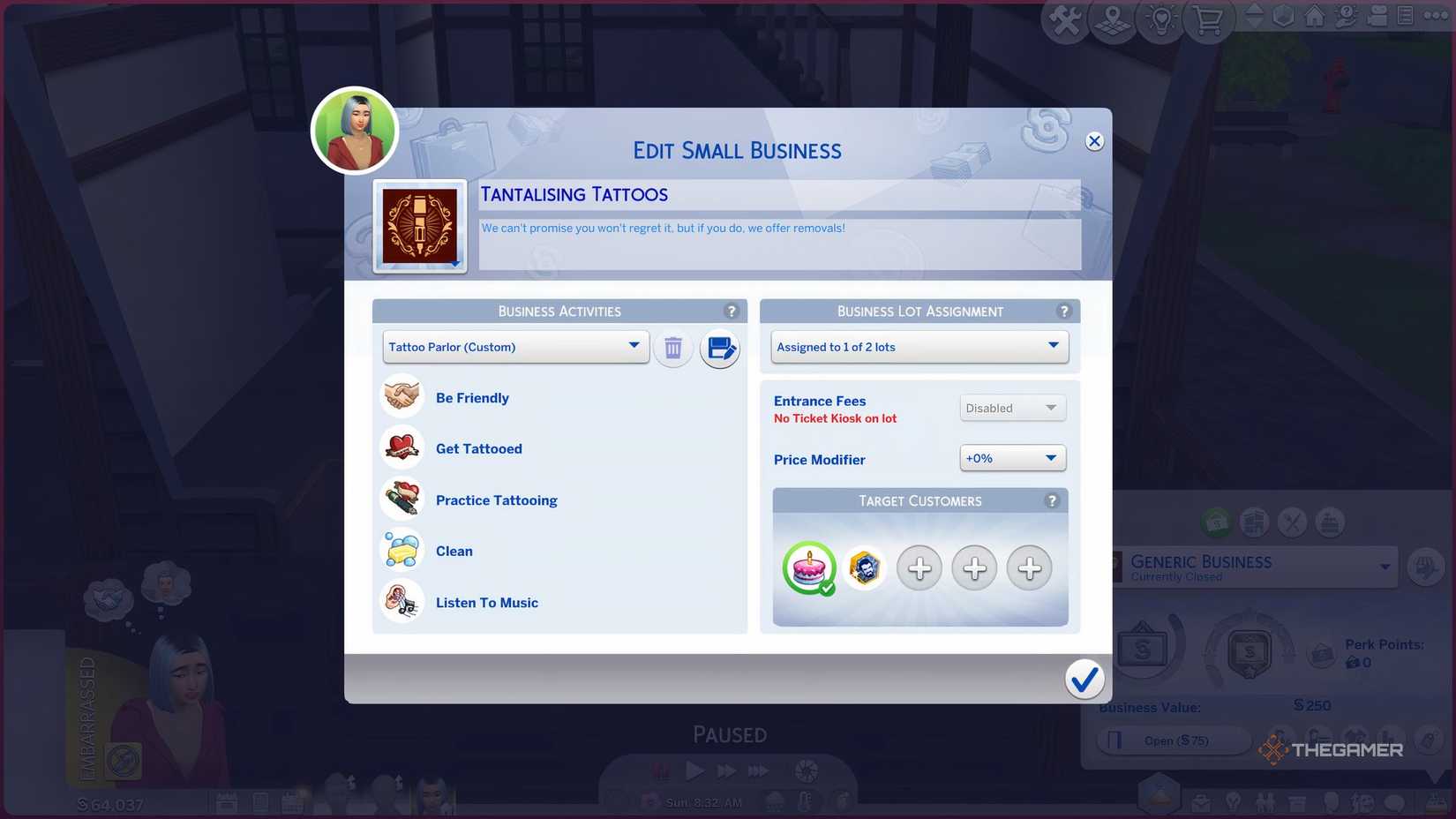Open the notifications list icon
The image size is (1456, 819).
[x=1405, y=16]
